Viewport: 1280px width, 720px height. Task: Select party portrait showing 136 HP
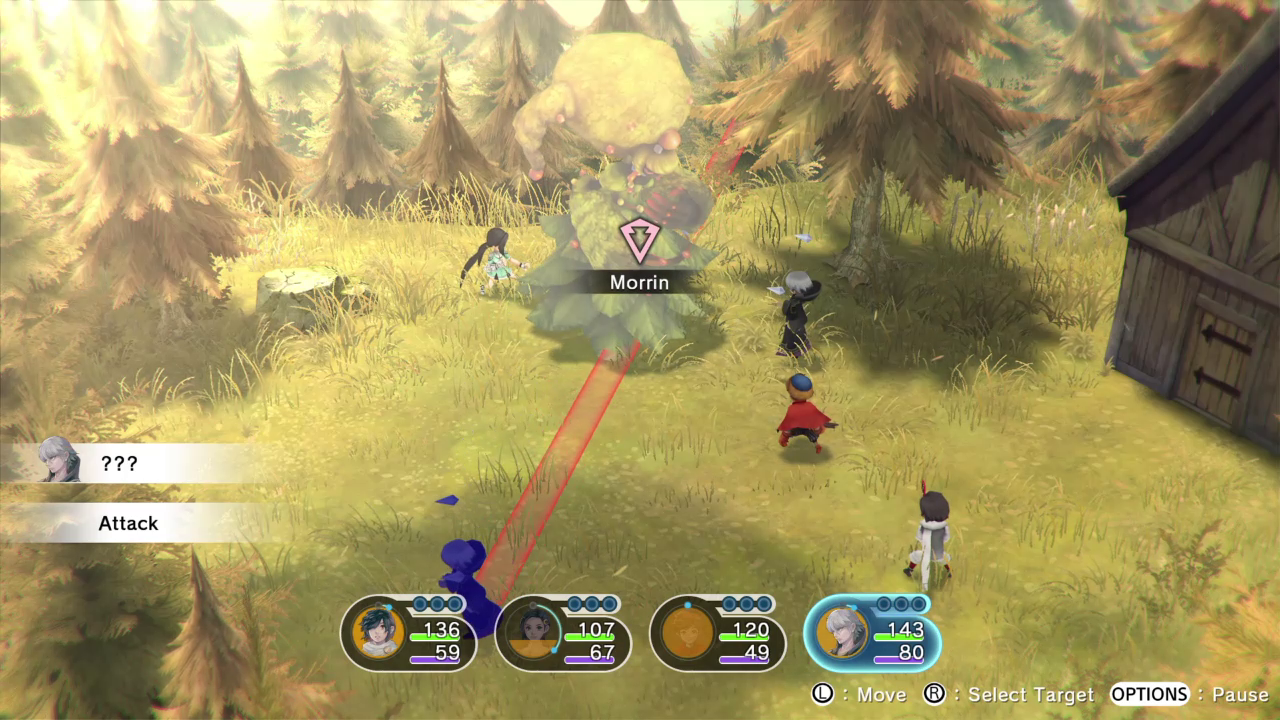(x=380, y=633)
